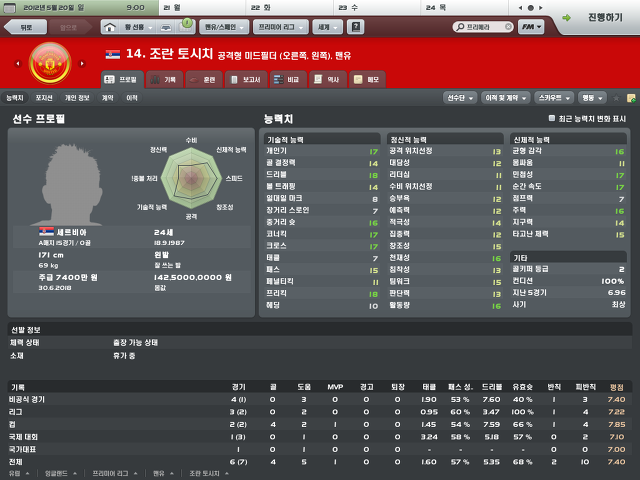Open the 보고서 tab

244,78
